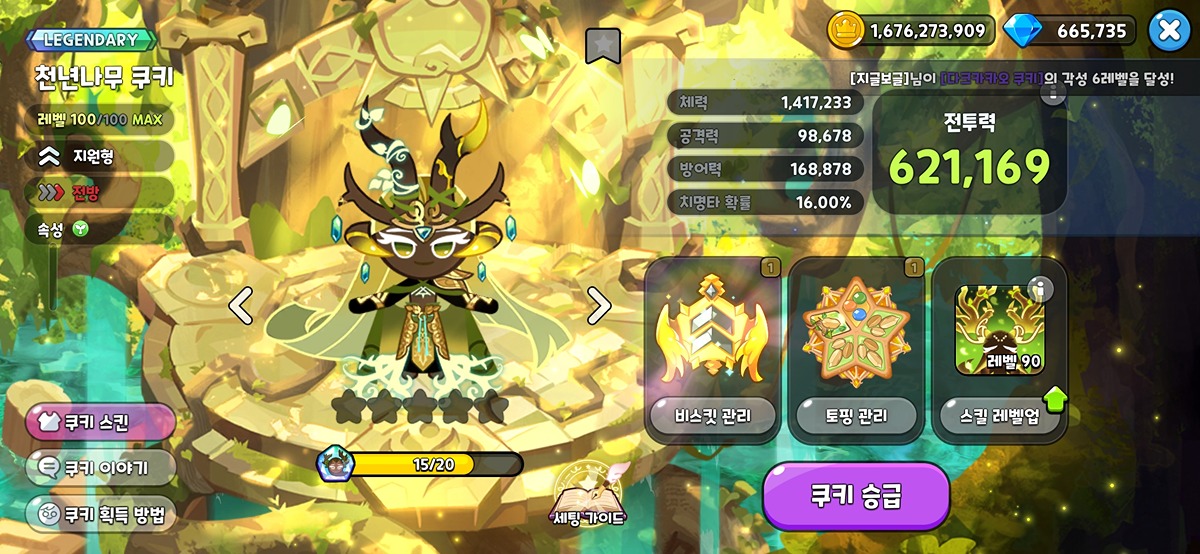Open 토핑 관리 topping management
The width and height of the screenshot is (1200, 554).
[x=855, y=415]
